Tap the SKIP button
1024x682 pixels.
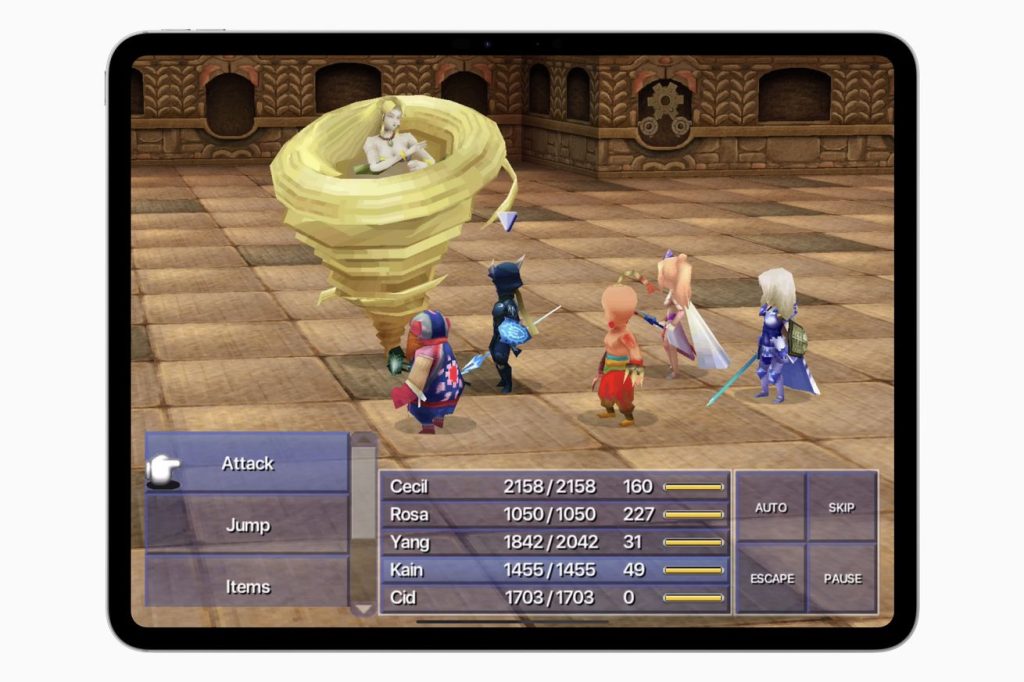(x=842, y=507)
